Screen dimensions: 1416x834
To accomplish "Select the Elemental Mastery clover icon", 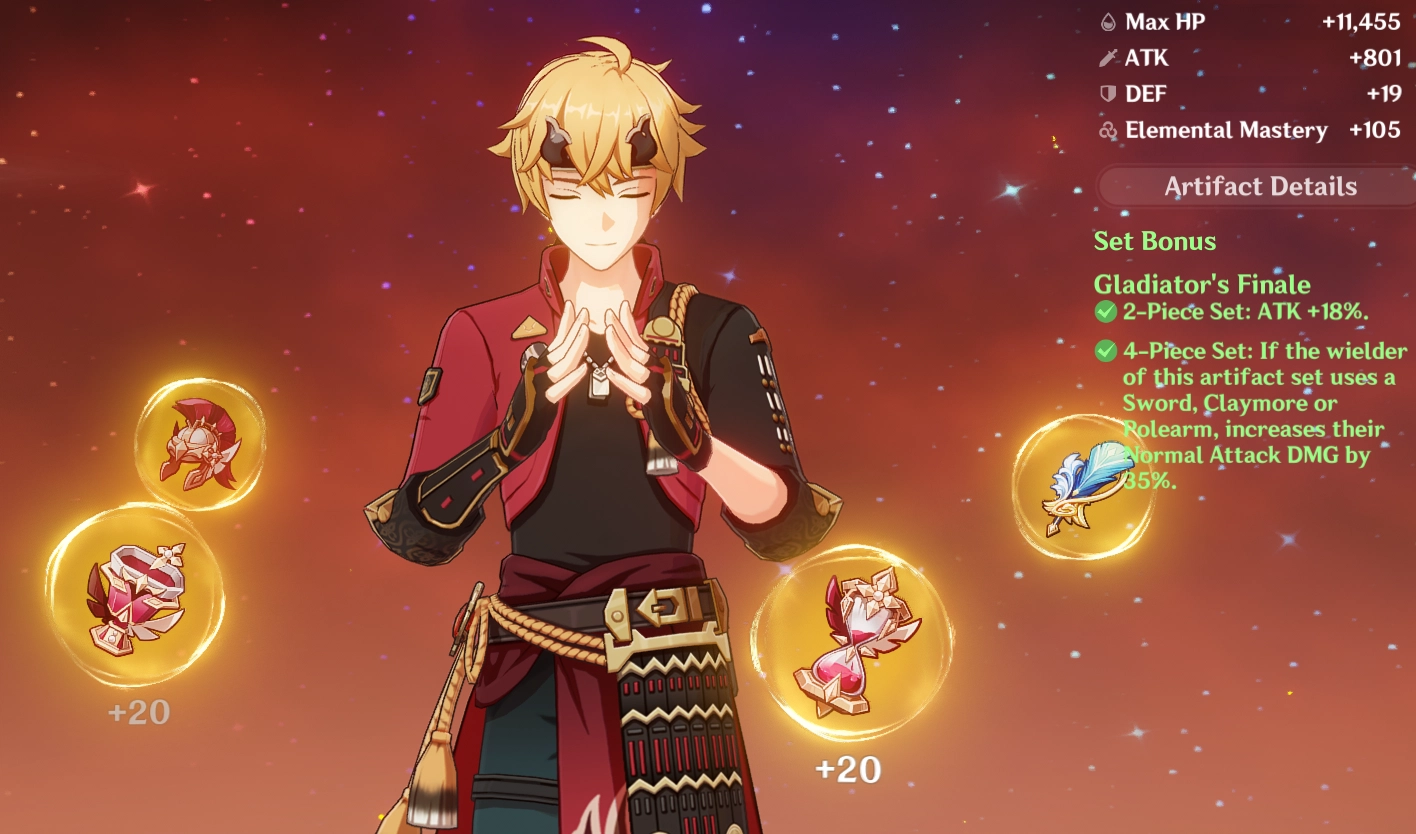I will tap(1108, 130).
